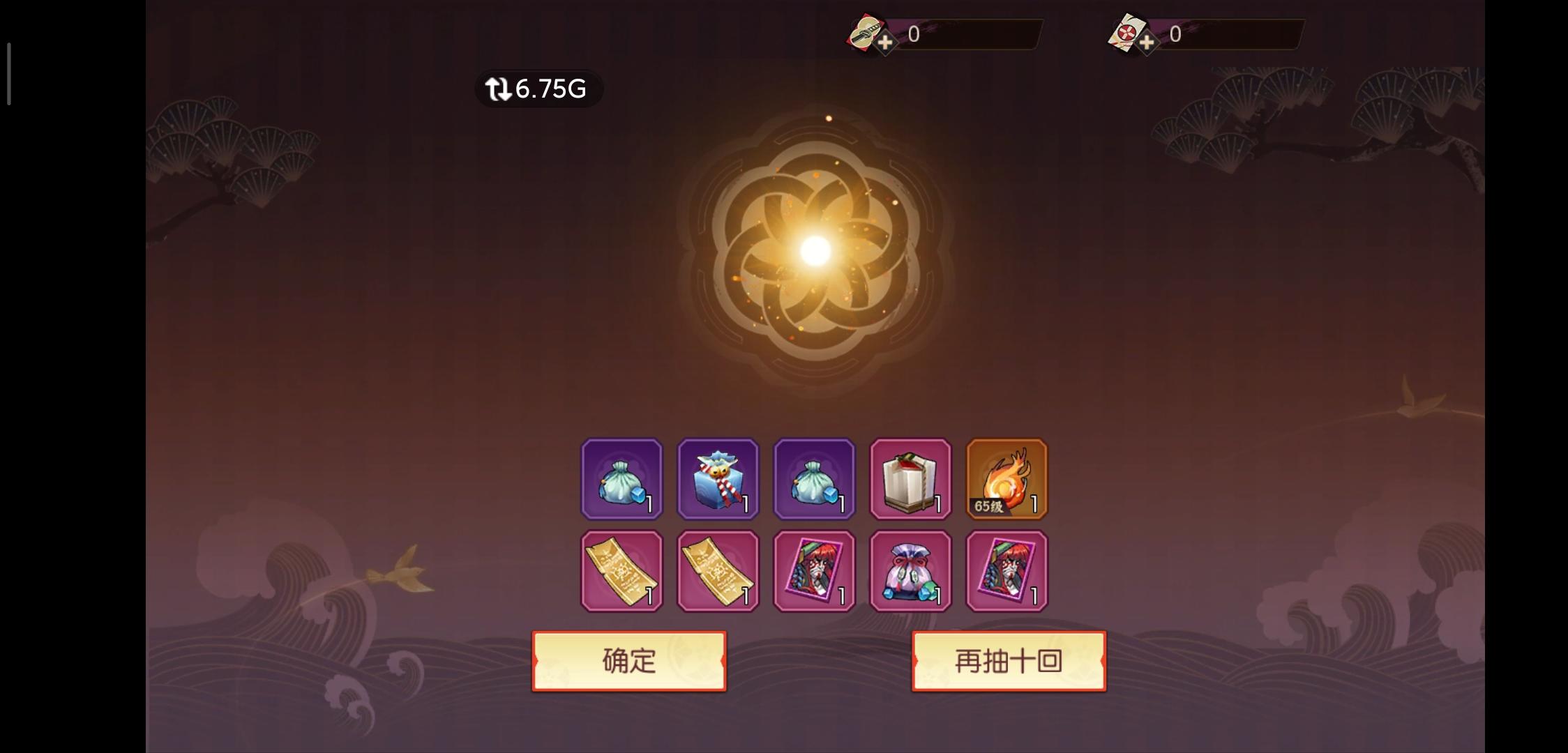Select the pink drawstring bag with gems
Screen dimensions: 1568x753
(x=910, y=570)
